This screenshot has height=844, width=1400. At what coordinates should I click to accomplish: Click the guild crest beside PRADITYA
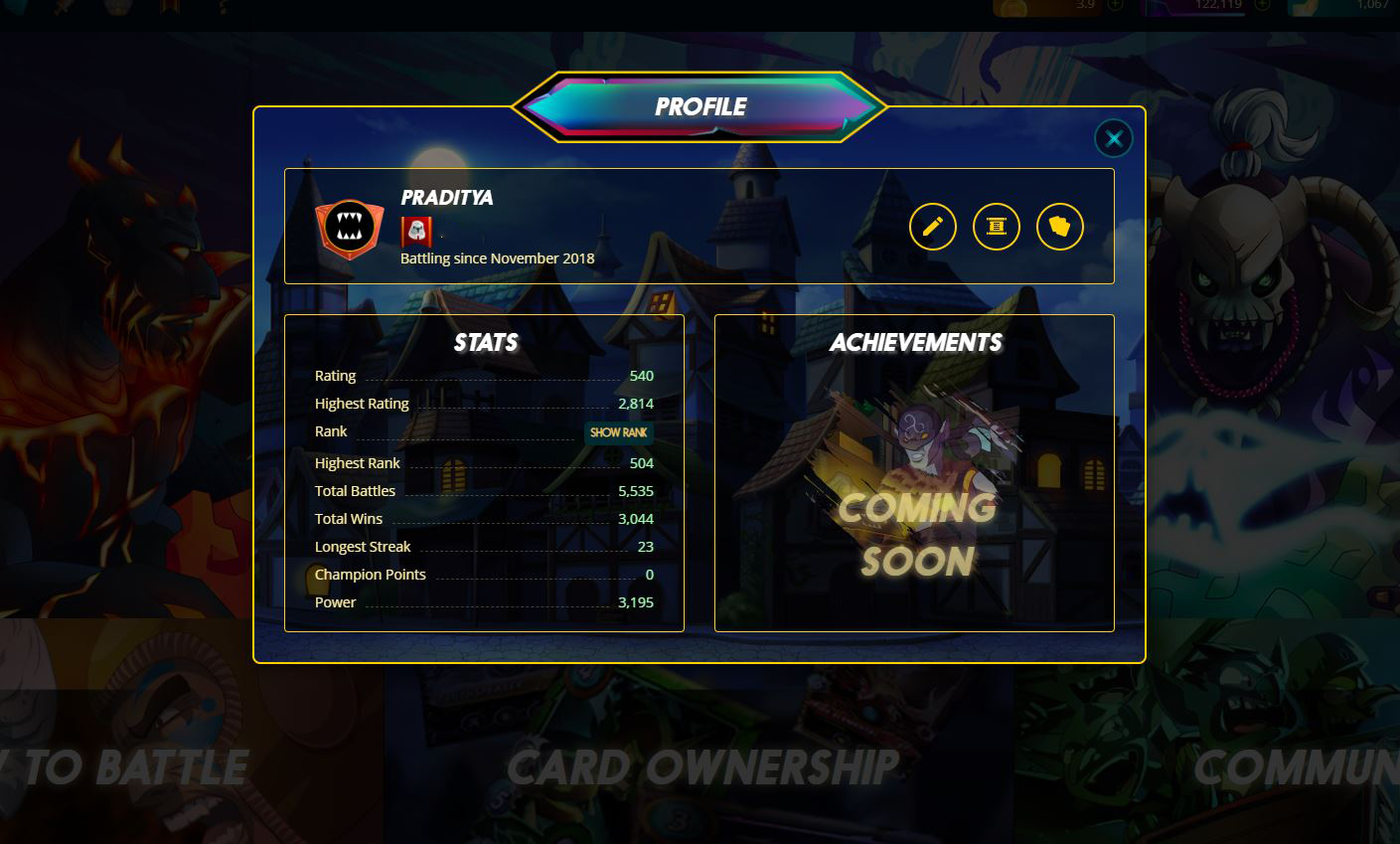coord(349,230)
